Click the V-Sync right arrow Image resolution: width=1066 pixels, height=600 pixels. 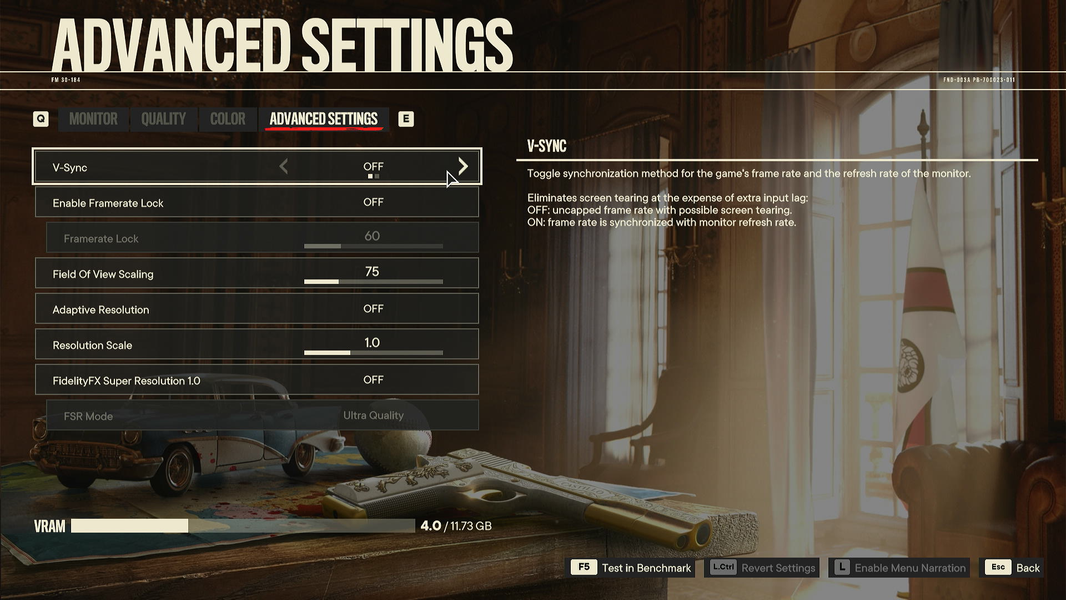point(463,166)
